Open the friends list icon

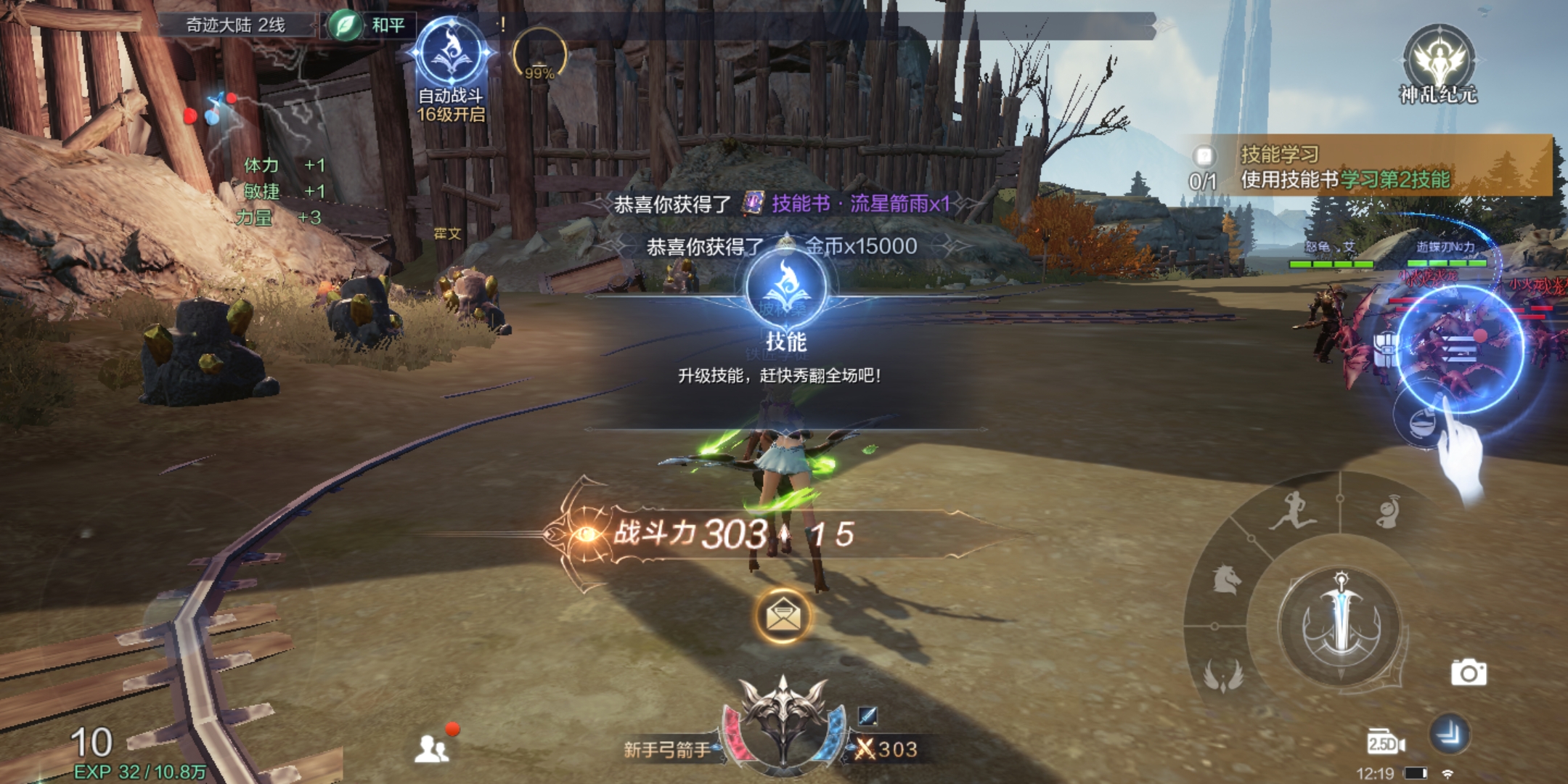pyautogui.click(x=432, y=748)
